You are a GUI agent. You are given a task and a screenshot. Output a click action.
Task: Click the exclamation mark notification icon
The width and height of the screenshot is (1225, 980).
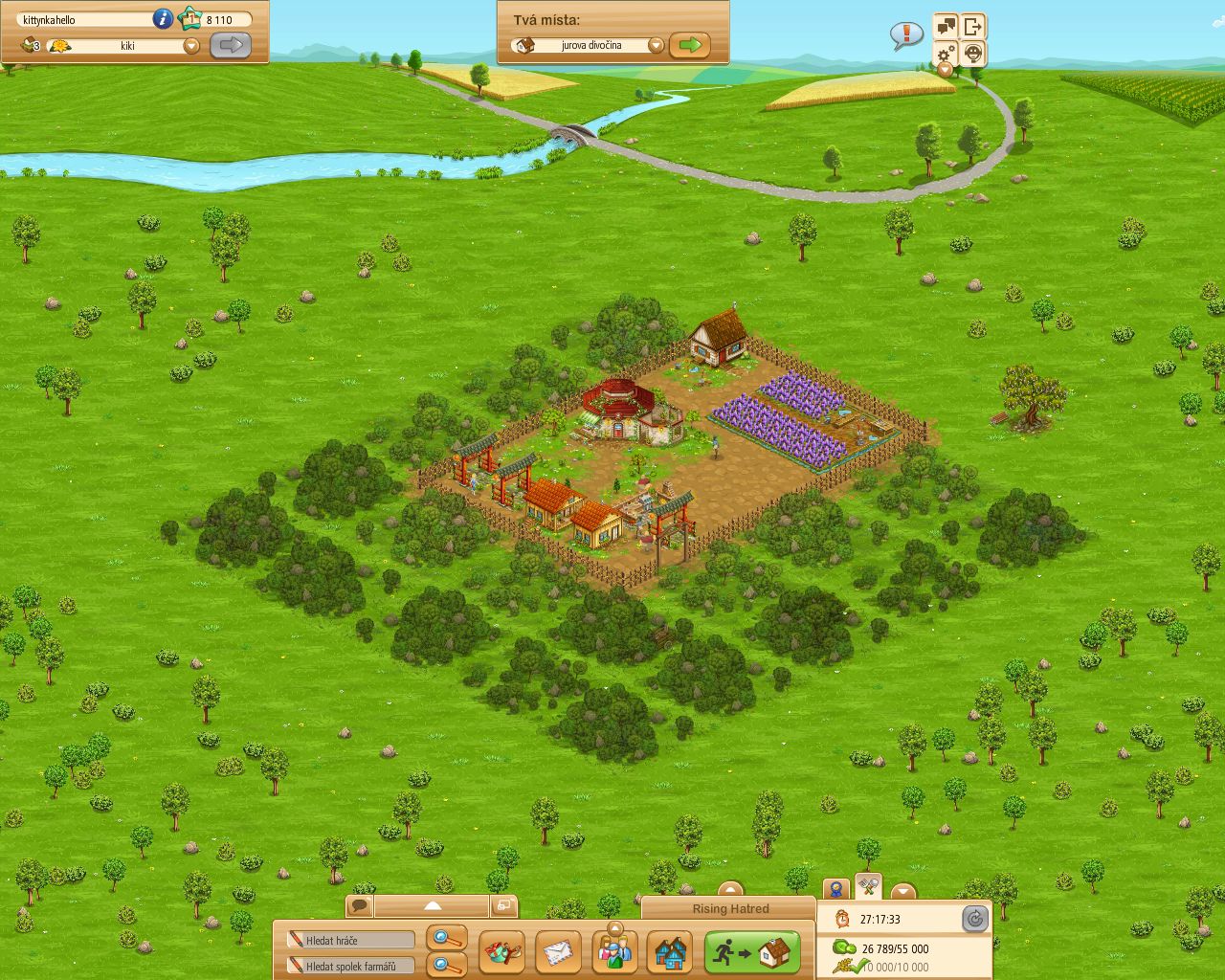tap(904, 33)
